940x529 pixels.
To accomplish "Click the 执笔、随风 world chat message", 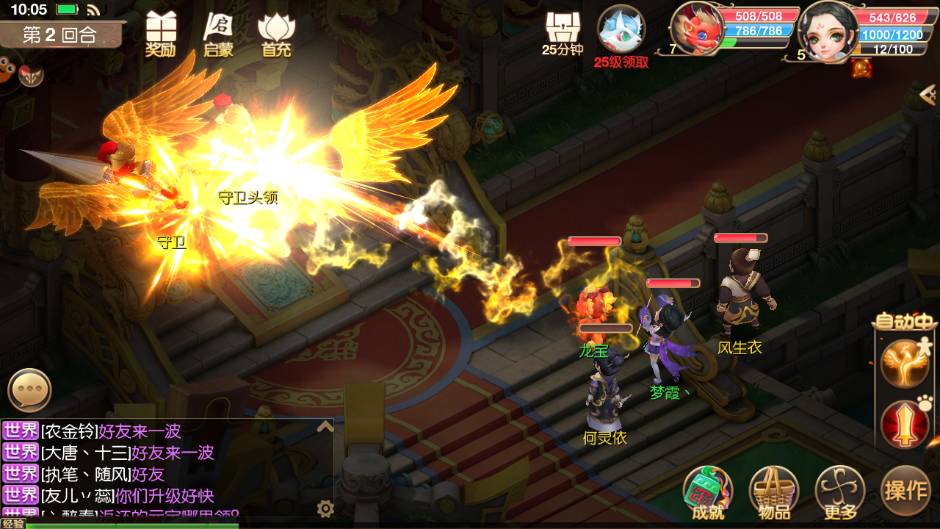I will [x=100, y=473].
